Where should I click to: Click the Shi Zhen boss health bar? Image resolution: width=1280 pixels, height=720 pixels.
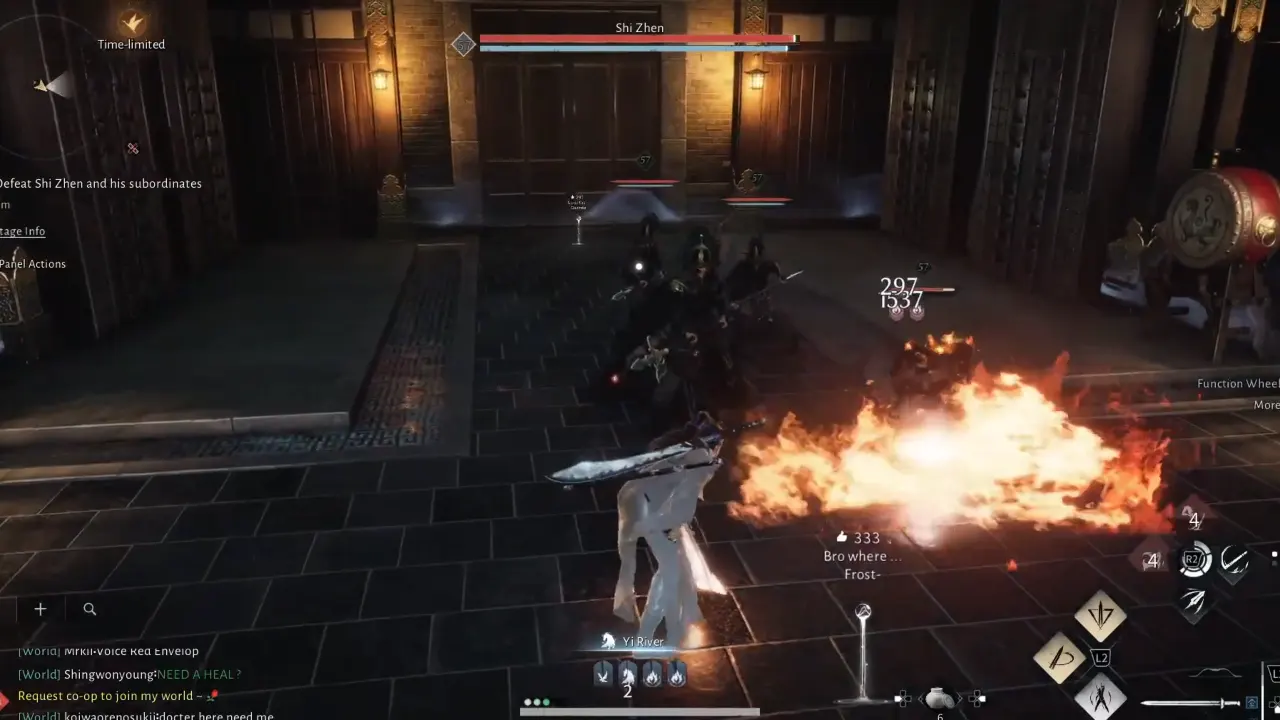[x=638, y=40]
